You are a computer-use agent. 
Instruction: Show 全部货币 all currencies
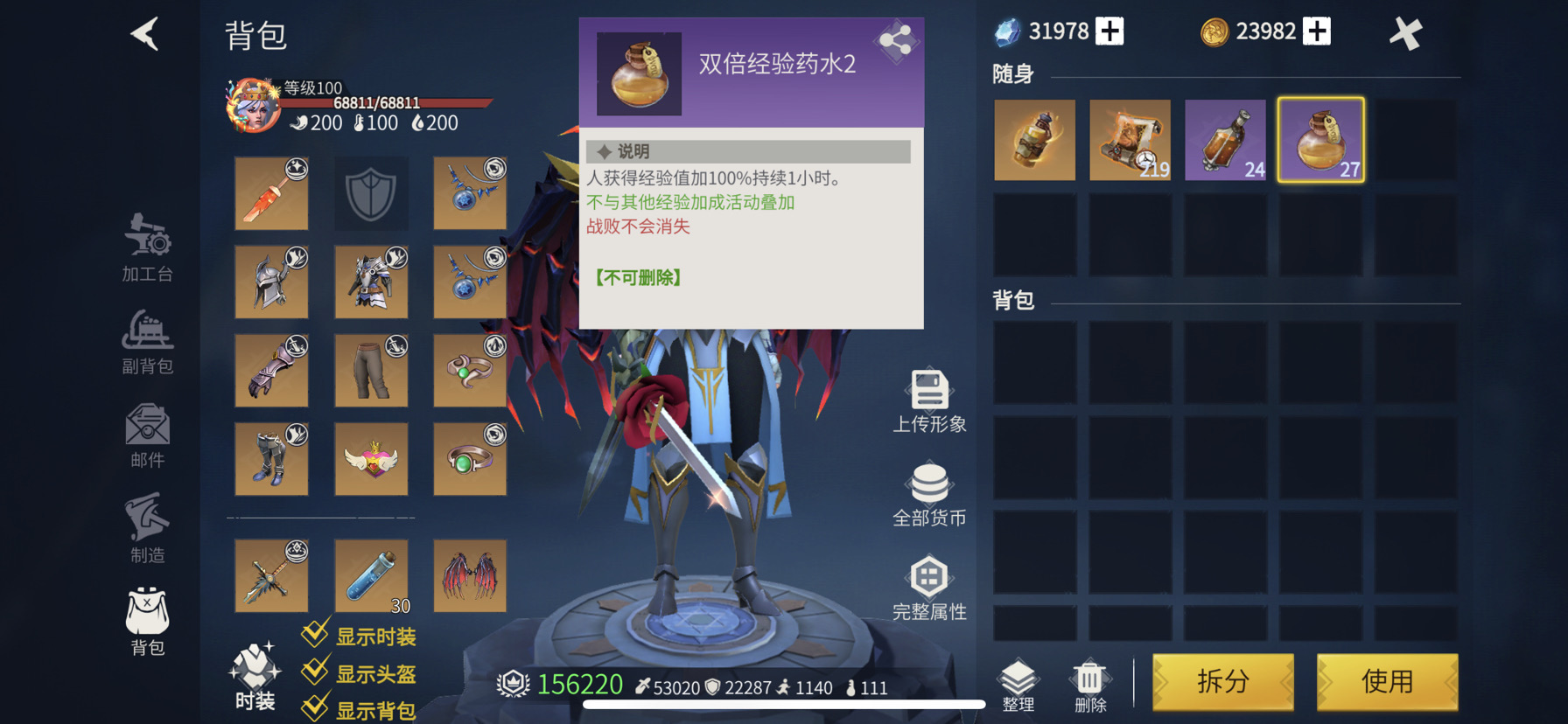pos(929,495)
